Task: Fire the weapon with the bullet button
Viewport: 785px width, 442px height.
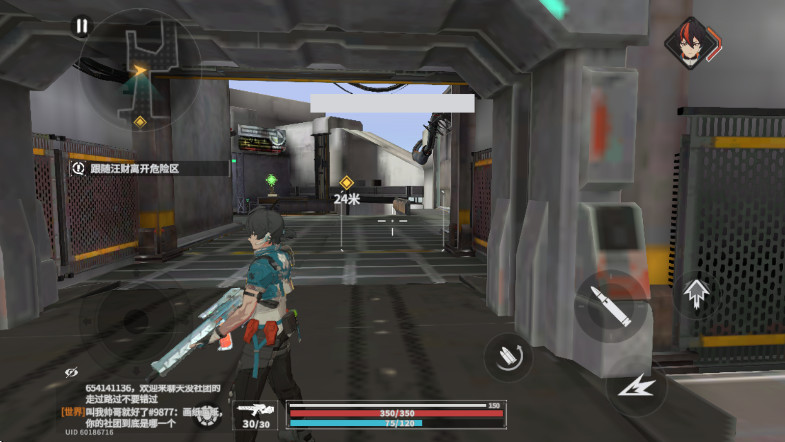Action: tap(611, 304)
